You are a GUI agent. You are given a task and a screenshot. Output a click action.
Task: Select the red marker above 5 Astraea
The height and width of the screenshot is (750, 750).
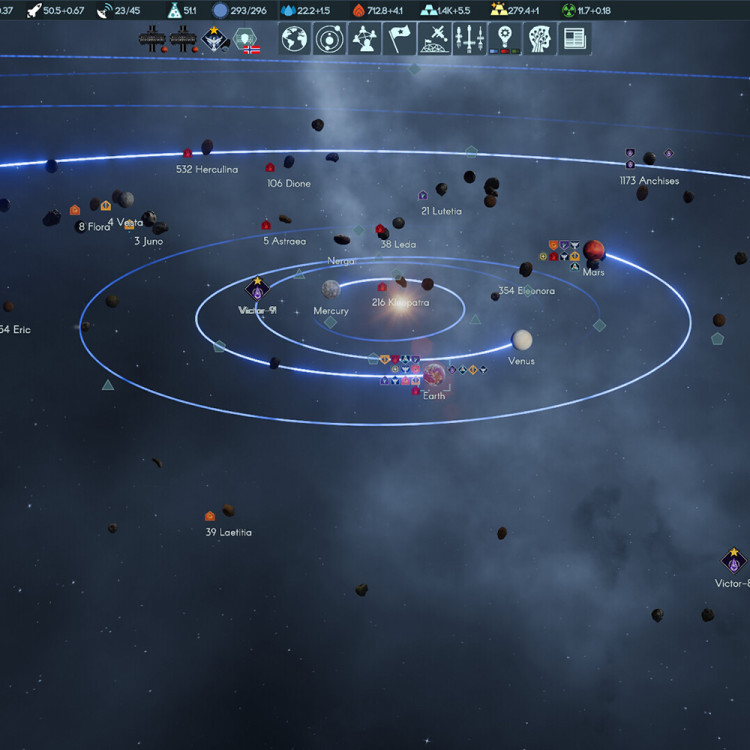click(266, 225)
